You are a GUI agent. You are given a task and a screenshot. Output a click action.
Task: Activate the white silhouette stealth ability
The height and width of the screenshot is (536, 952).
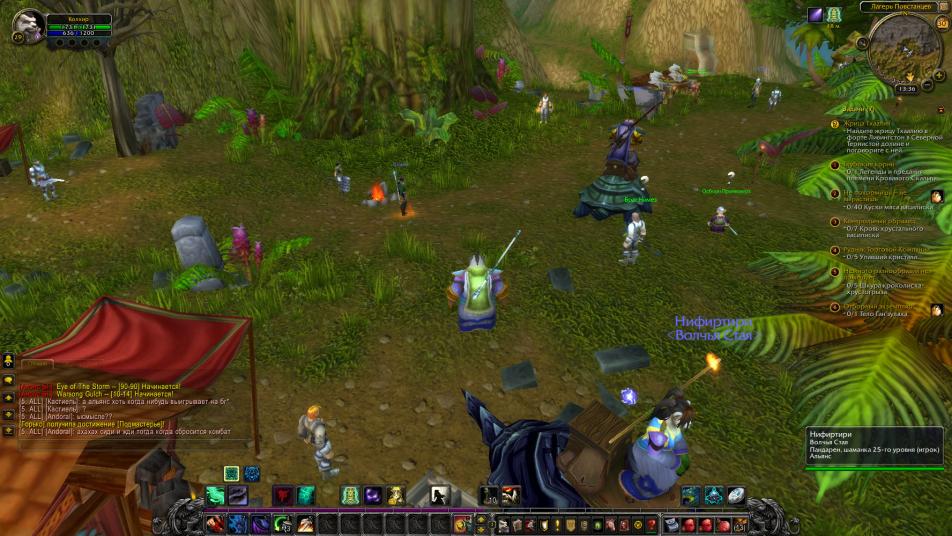click(440, 495)
